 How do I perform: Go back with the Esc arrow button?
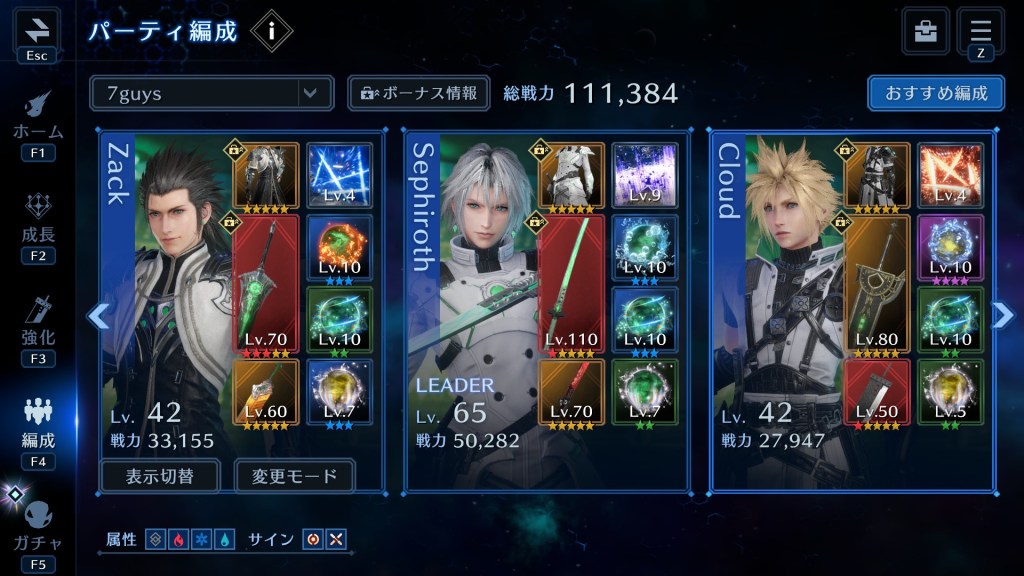point(37,31)
